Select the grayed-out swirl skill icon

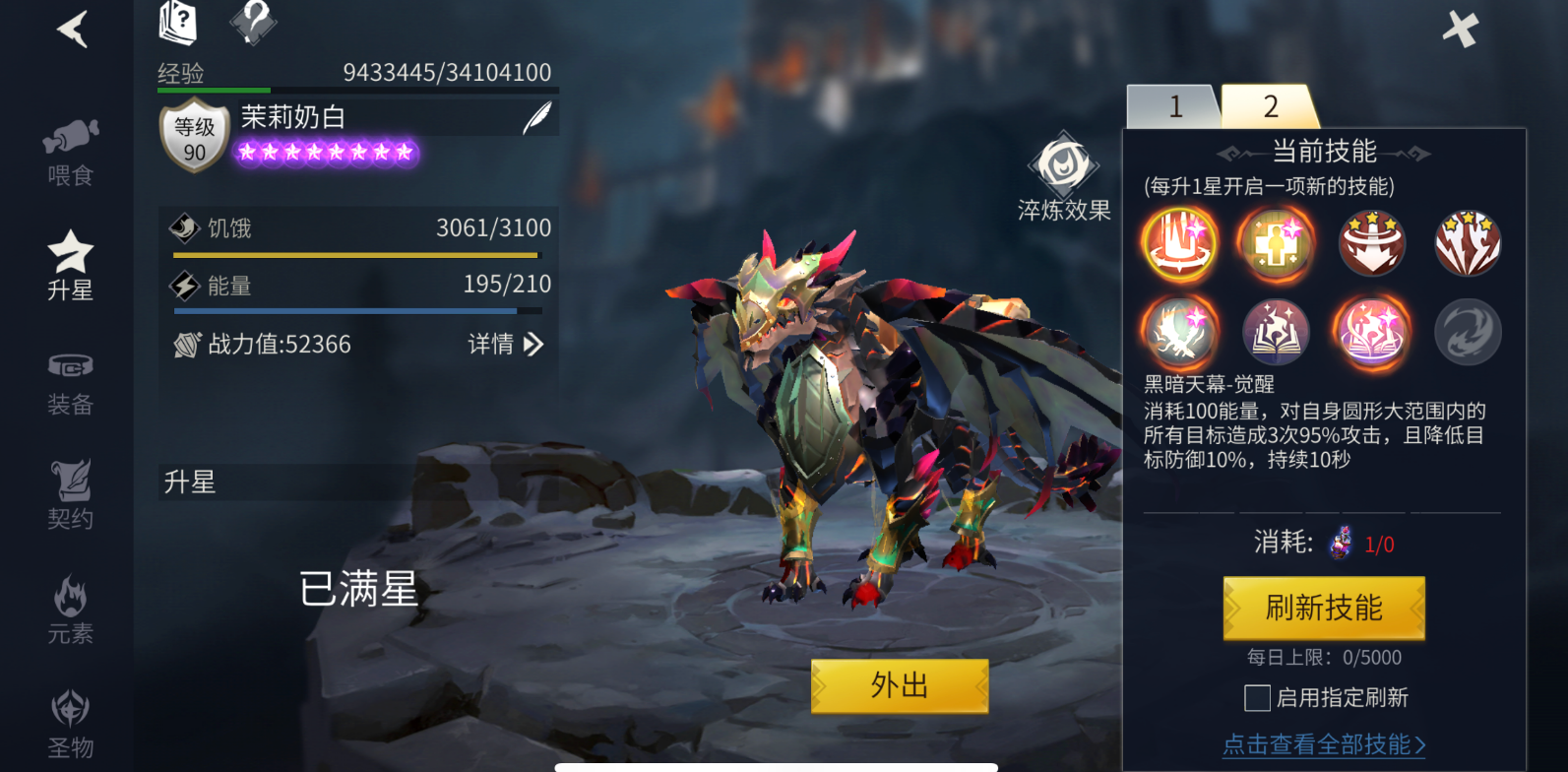point(1468,332)
